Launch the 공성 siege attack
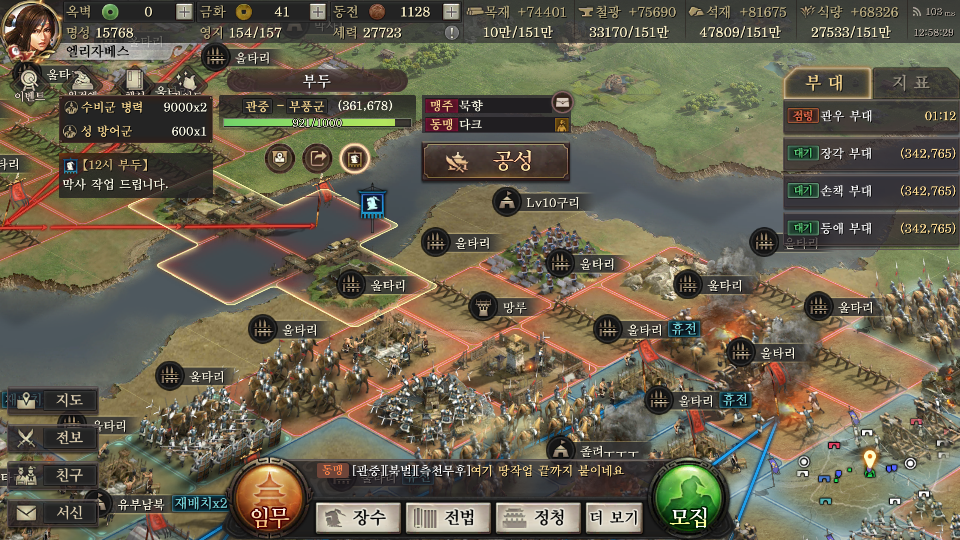 coord(495,161)
